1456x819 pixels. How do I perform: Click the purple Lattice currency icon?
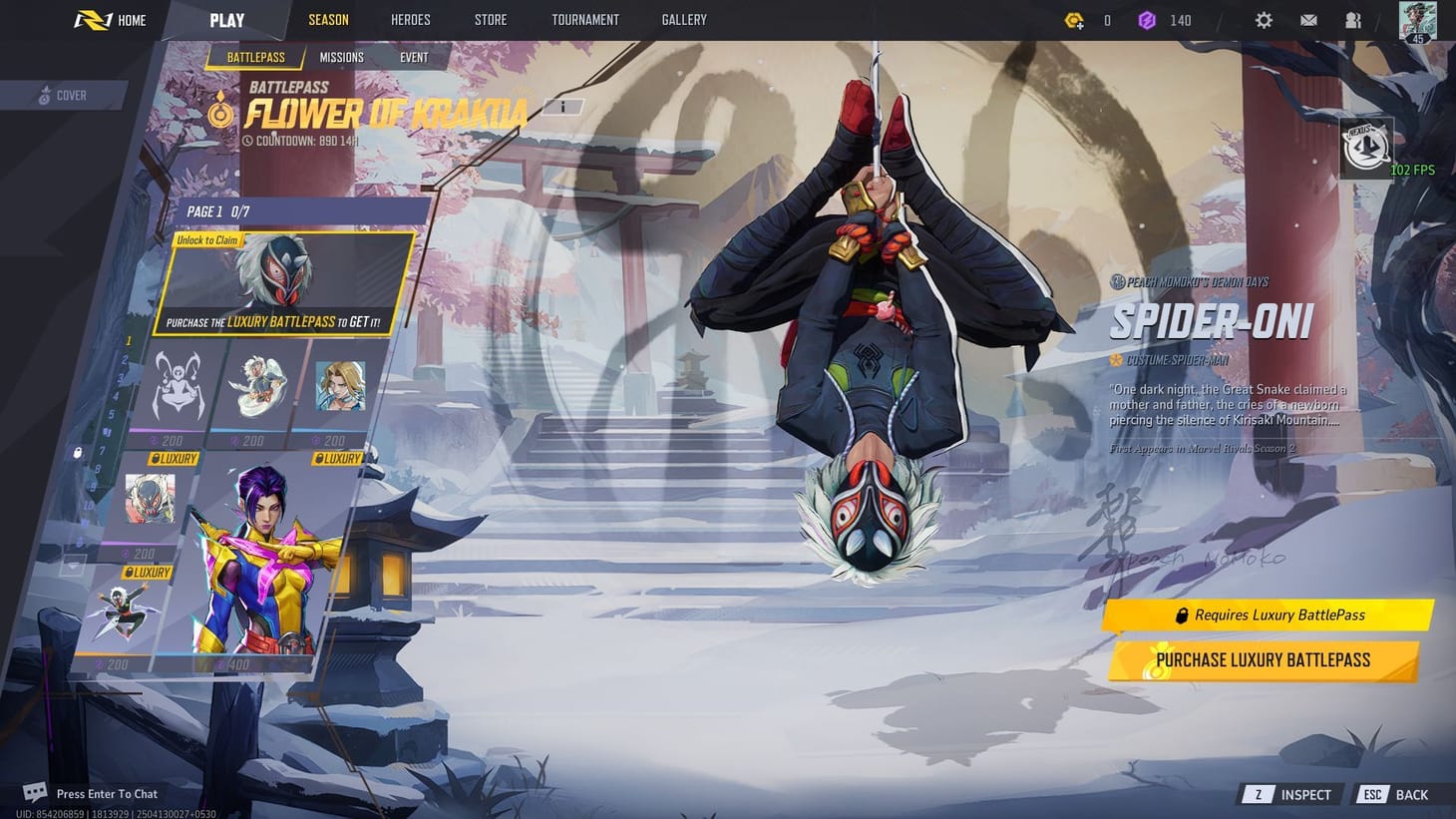1148,19
